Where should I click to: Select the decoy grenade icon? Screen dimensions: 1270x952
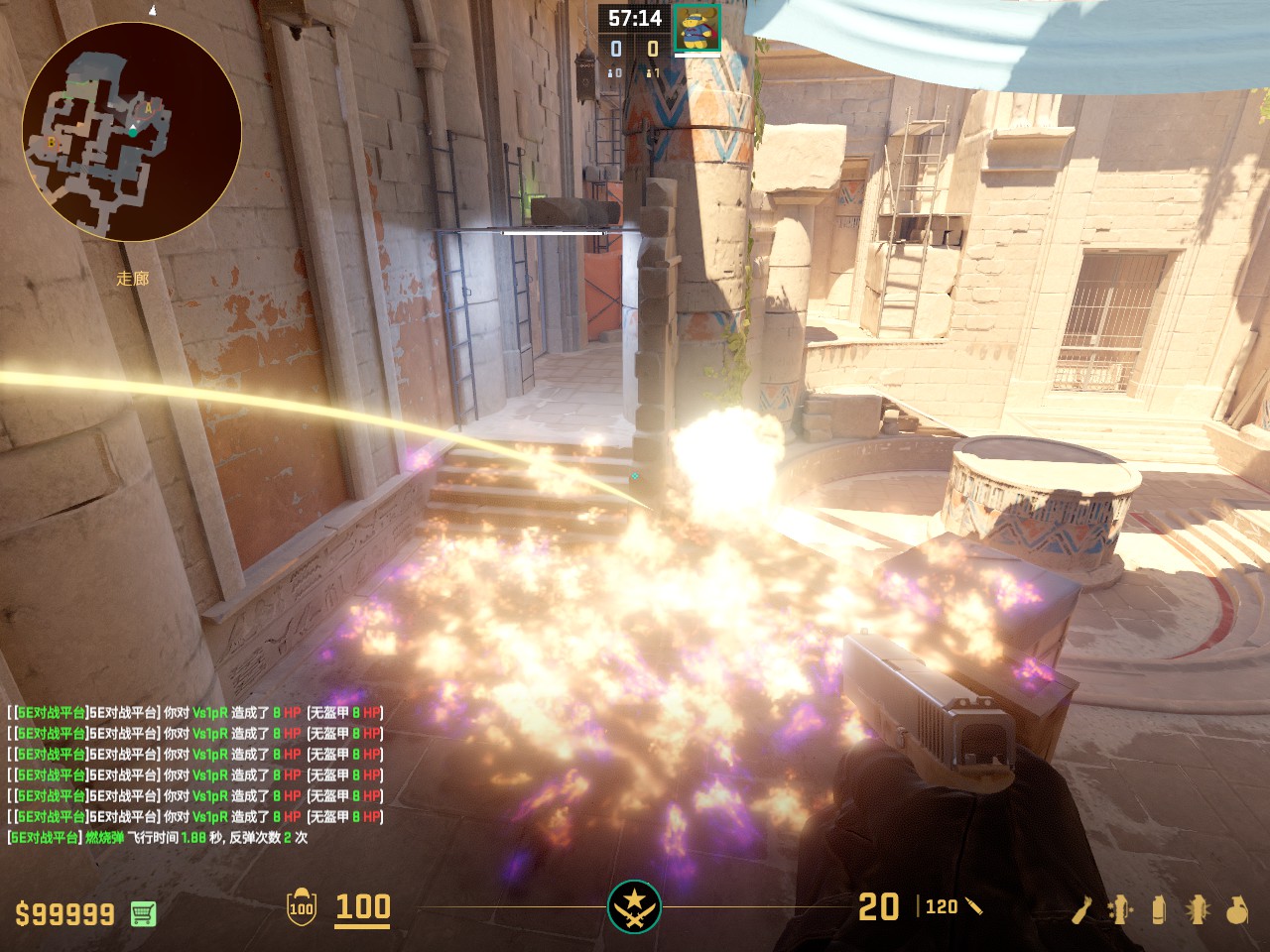pyautogui.click(x=1121, y=908)
